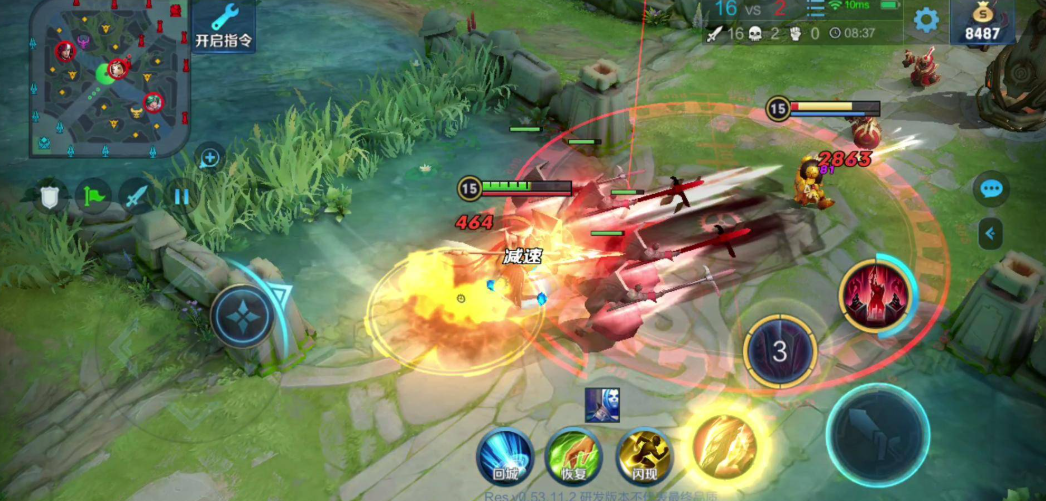The height and width of the screenshot is (501, 1046).
Task: Tap the minimap zoom magnifier icon
Action: (210, 157)
